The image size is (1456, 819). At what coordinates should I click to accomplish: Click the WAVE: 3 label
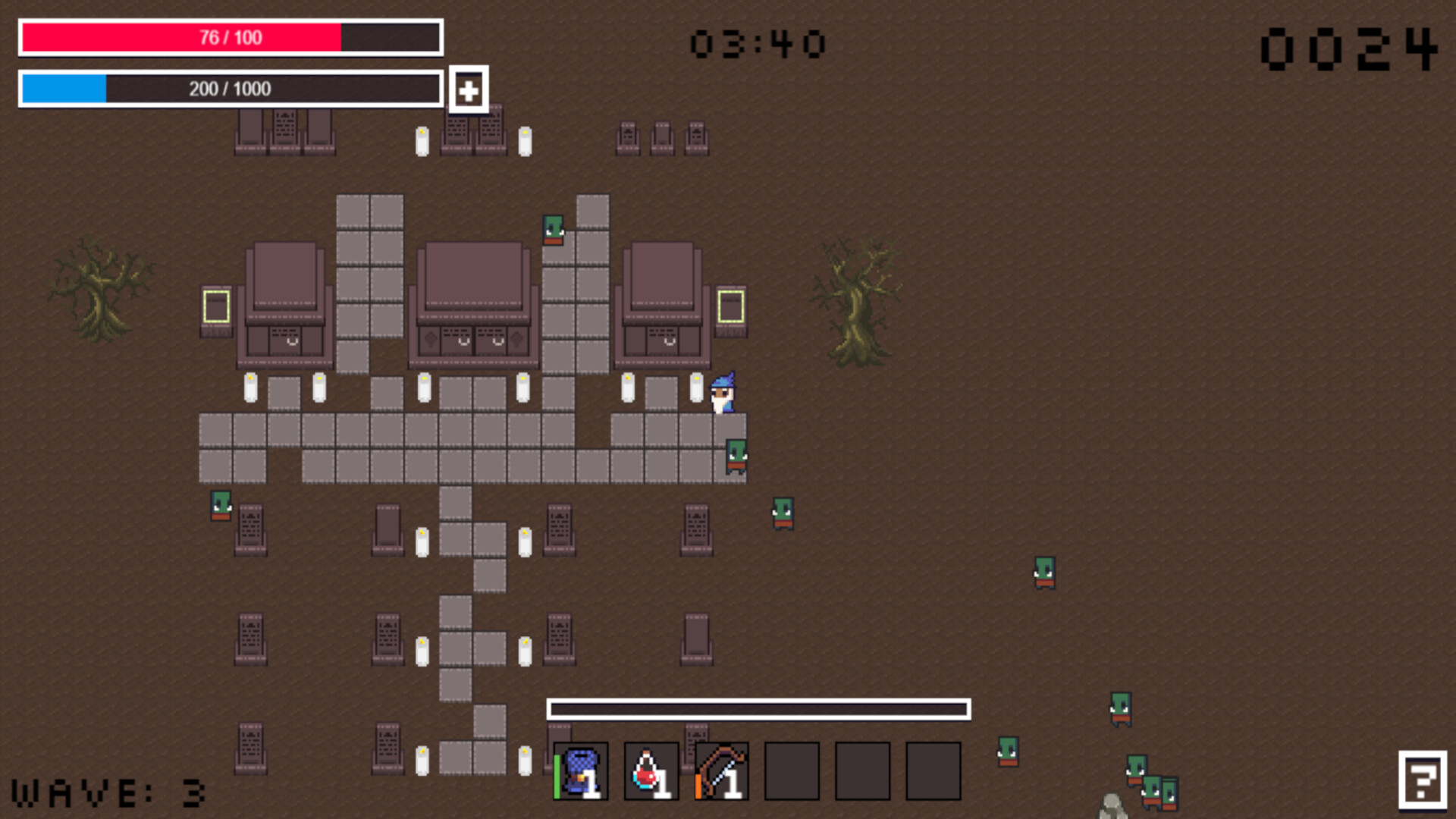click(x=106, y=795)
